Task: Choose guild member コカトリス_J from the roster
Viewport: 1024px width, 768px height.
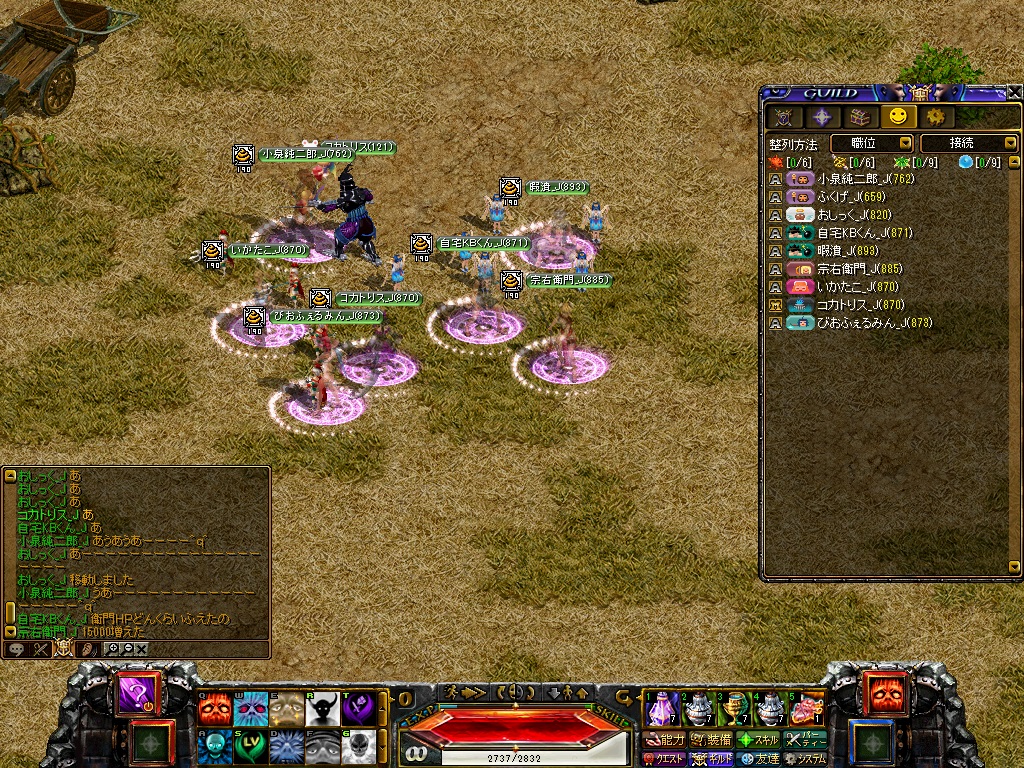Action: tap(860, 305)
